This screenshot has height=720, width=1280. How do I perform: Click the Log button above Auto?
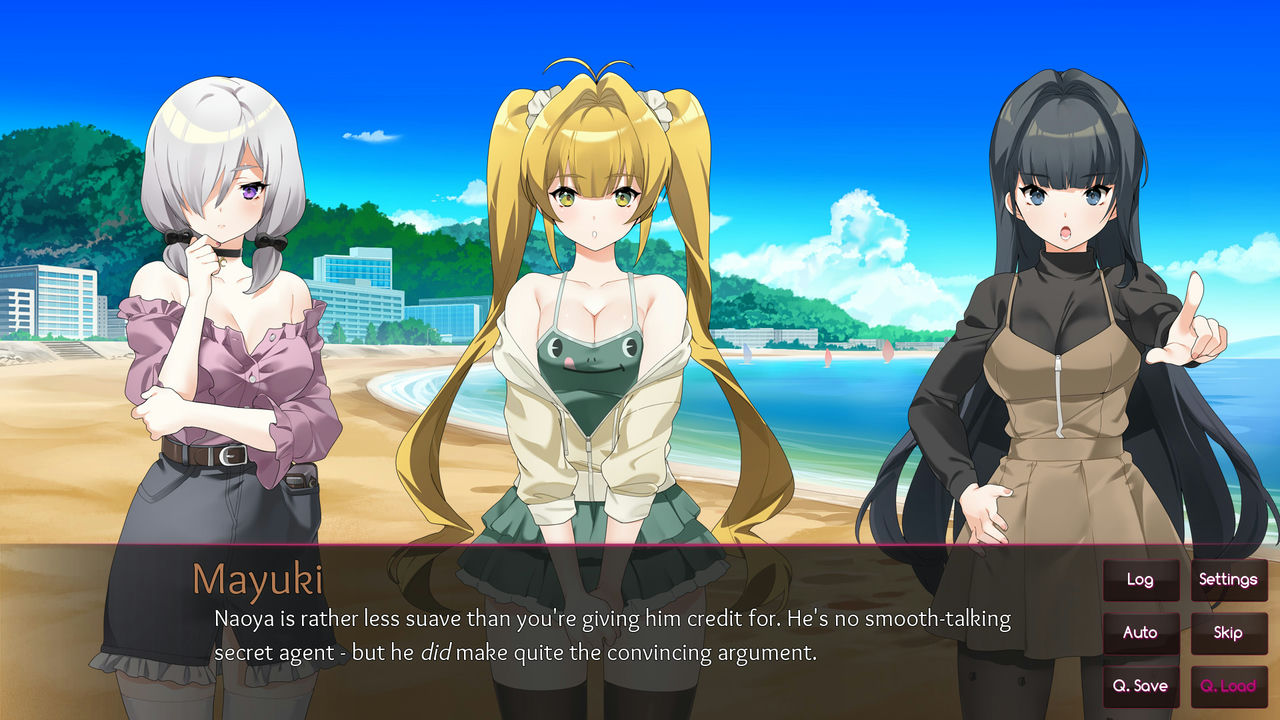(1140, 579)
